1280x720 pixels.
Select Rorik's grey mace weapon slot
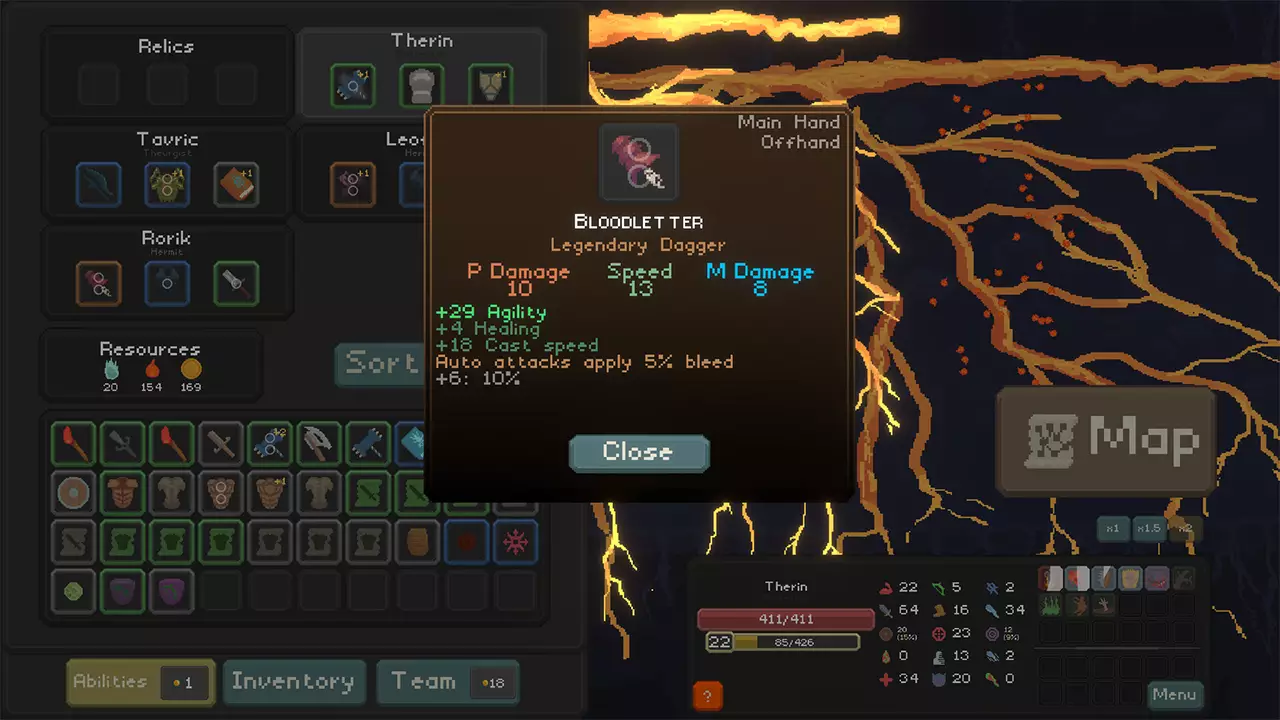(x=236, y=284)
